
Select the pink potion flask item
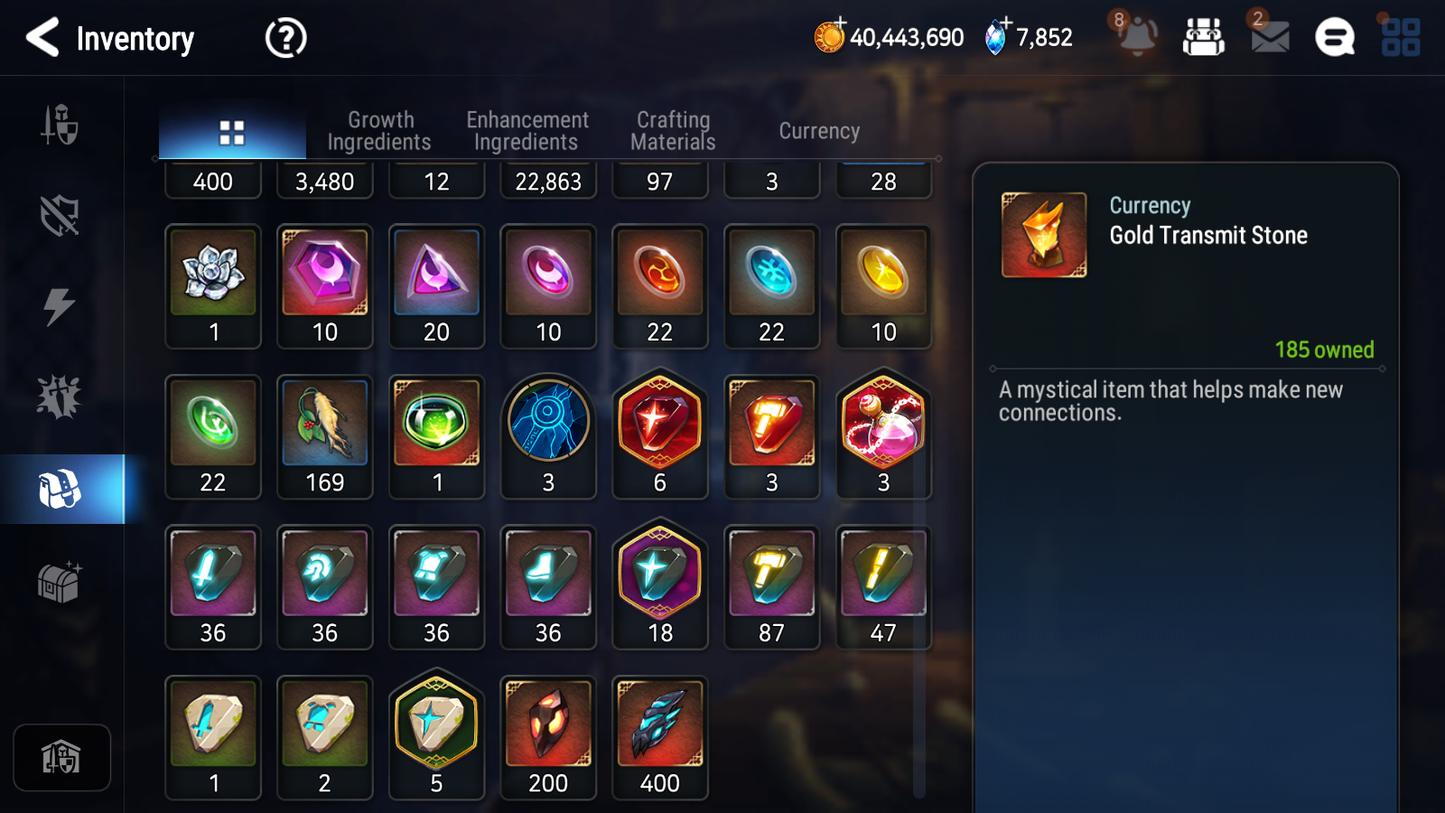[883, 423]
